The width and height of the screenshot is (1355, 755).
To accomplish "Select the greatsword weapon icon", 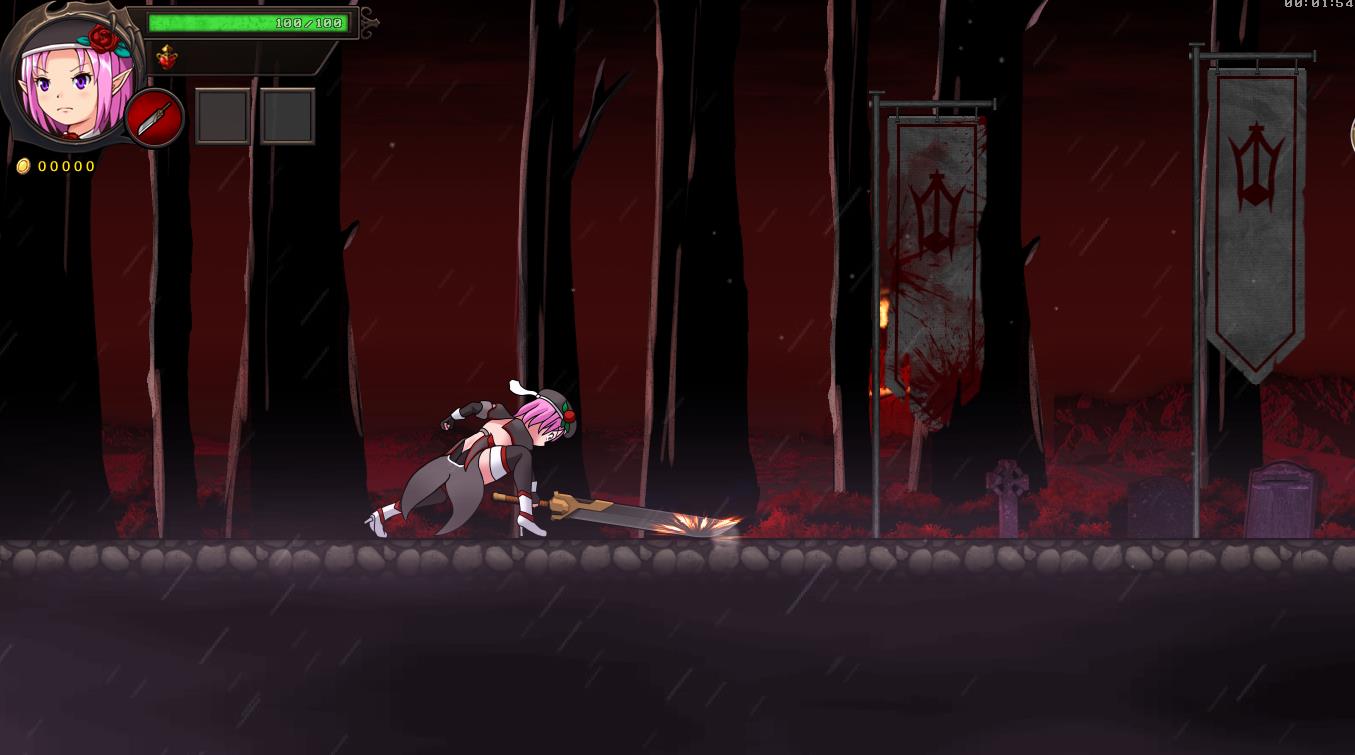I will tap(155, 118).
